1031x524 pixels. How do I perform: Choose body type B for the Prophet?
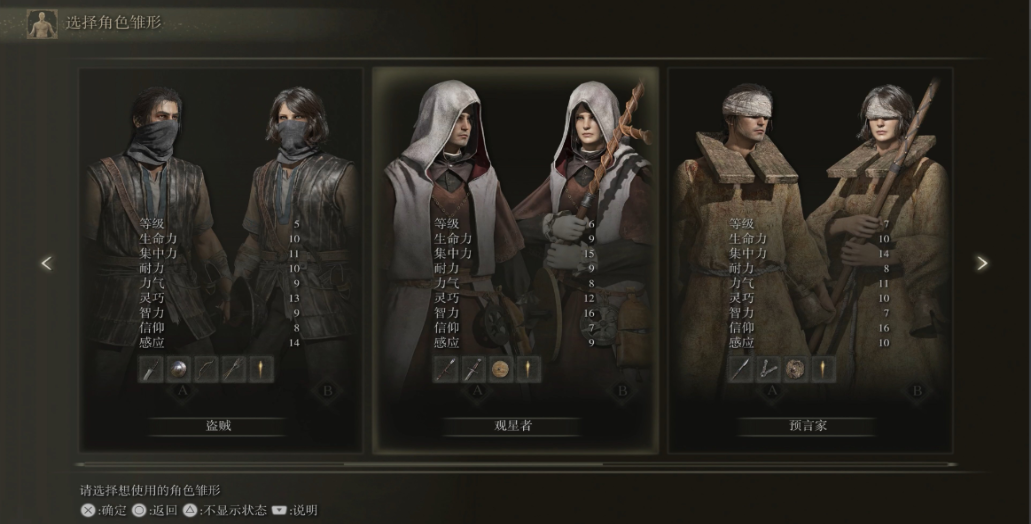(x=917, y=390)
